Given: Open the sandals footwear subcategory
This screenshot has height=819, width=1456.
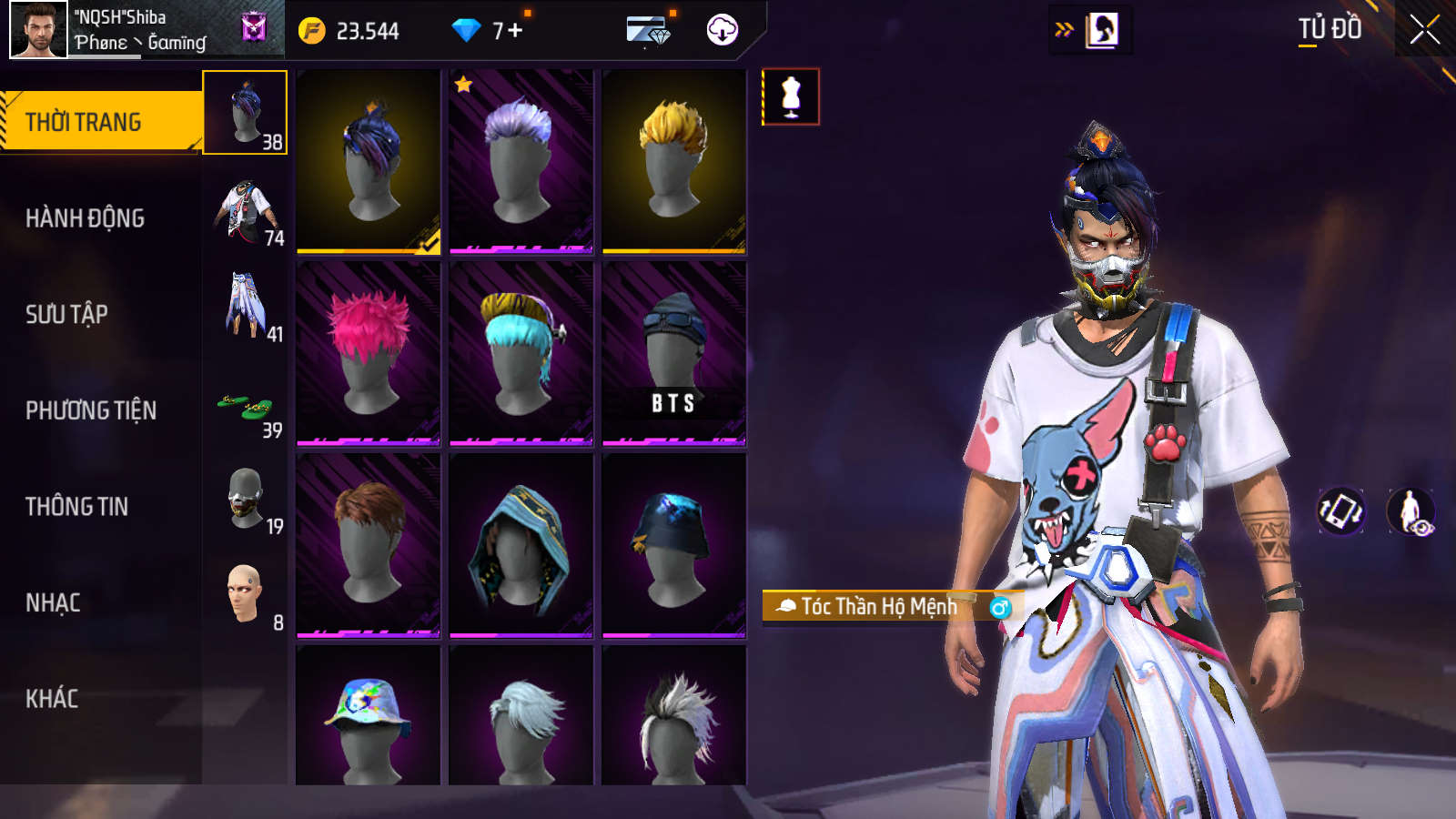Looking at the screenshot, I should click(x=246, y=406).
